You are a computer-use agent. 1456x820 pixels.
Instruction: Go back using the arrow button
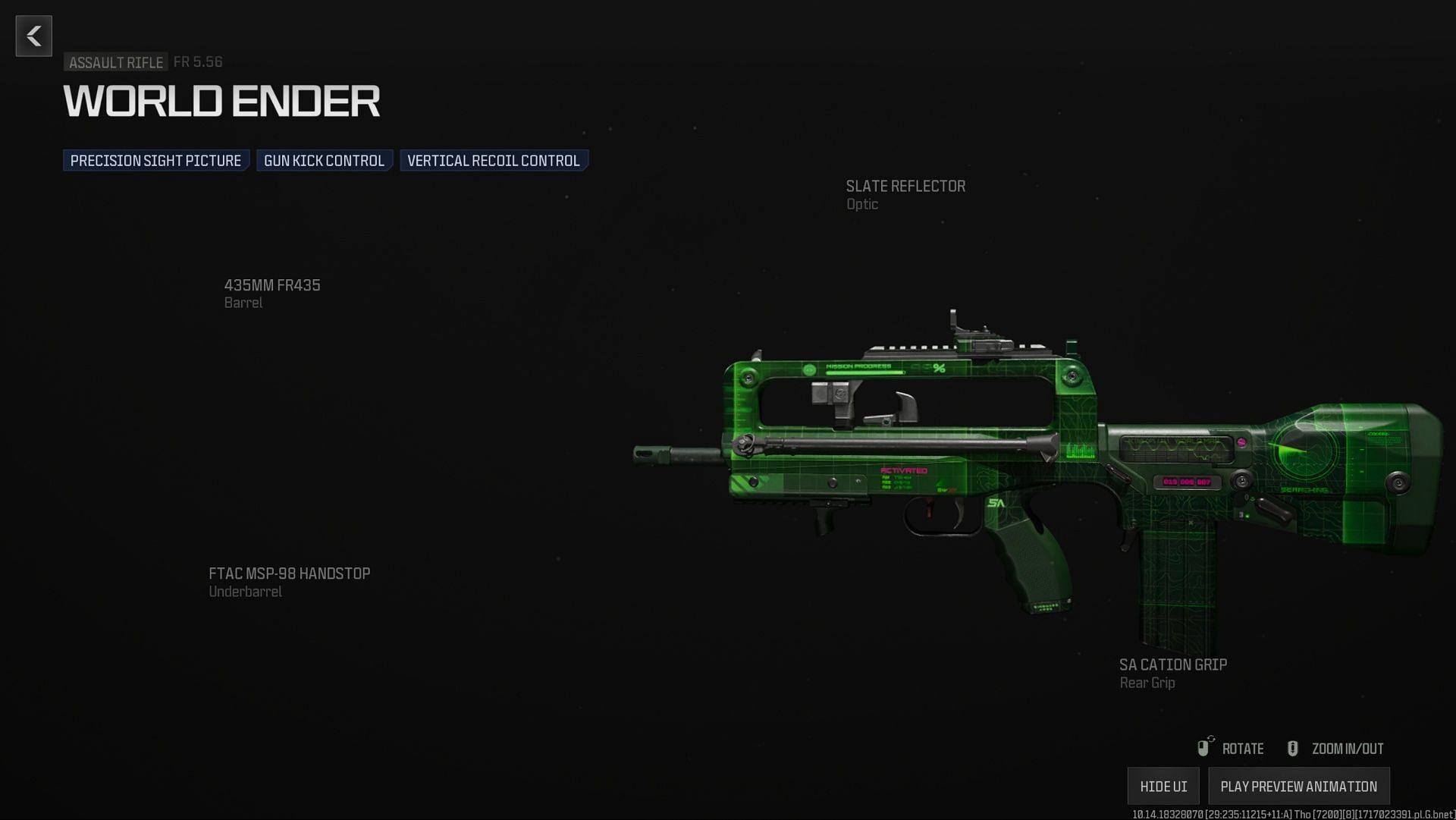pyautogui.click(x=34, y=36)
